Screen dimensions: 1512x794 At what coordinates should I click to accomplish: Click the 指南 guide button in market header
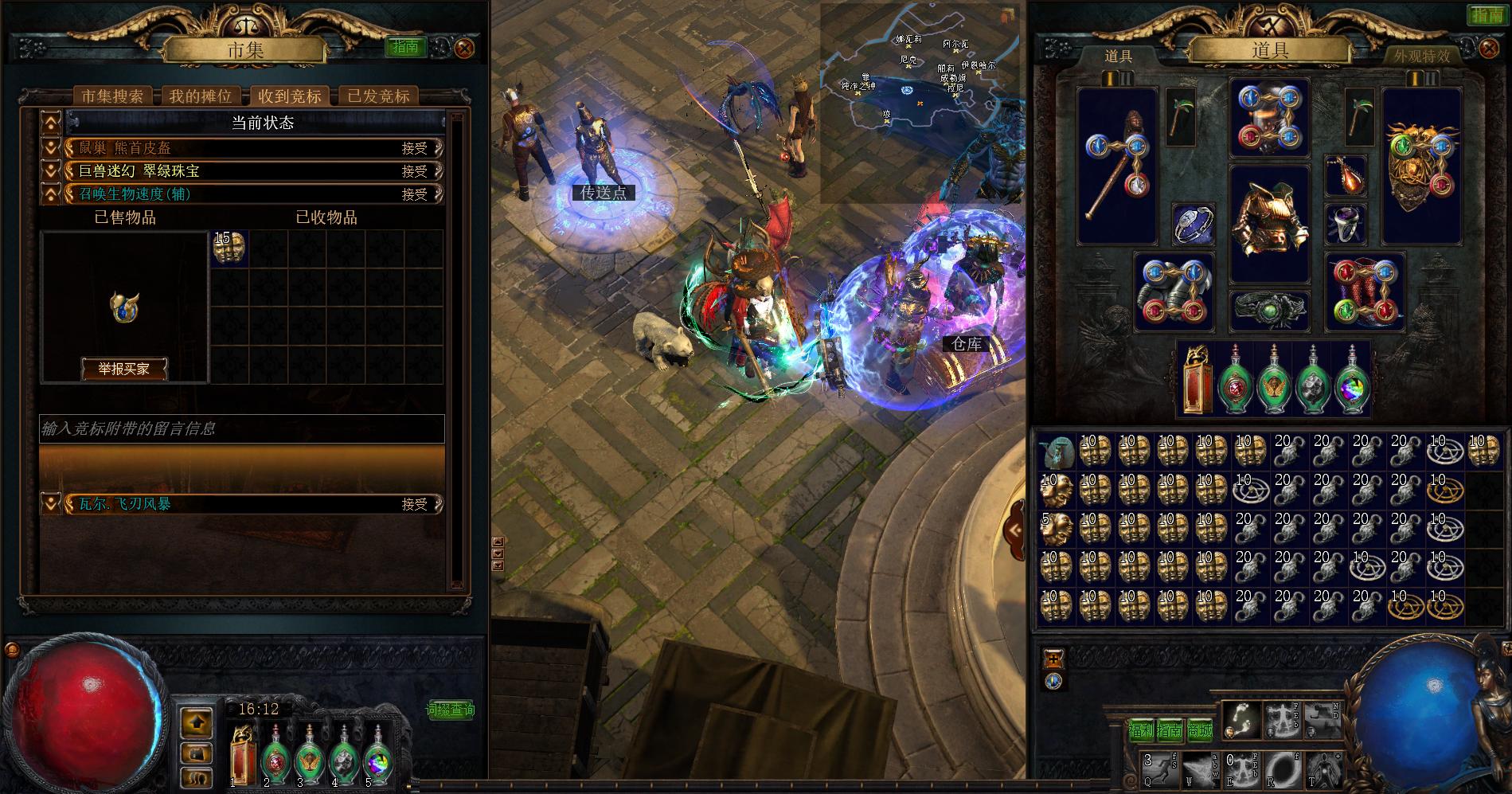pos(405,47)
